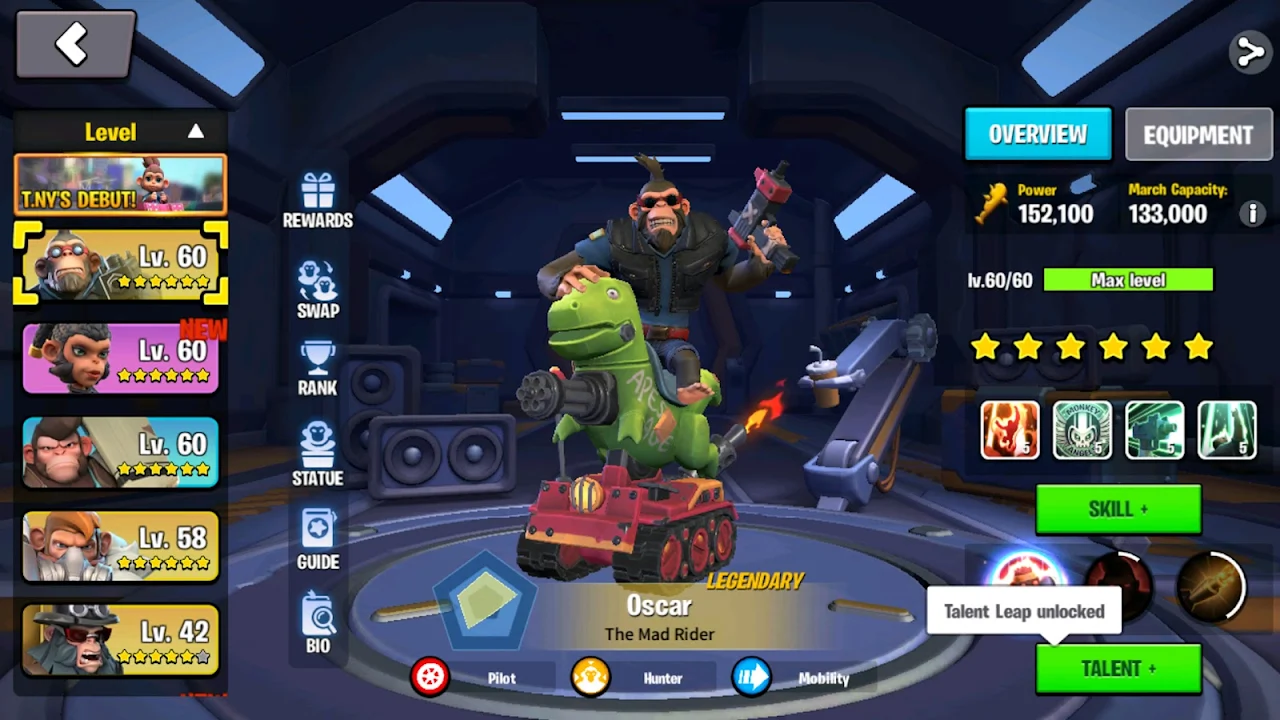
Task: Click the share arrow icon
Action: click(x=1250, y=52)
